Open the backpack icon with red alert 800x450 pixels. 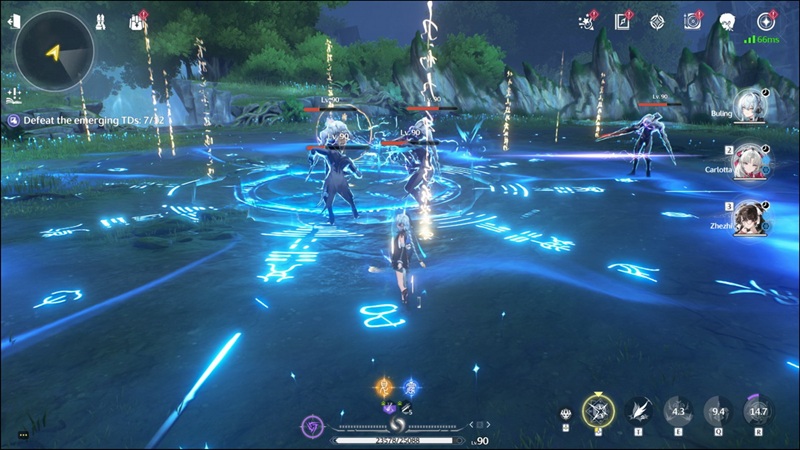point(138,21)
